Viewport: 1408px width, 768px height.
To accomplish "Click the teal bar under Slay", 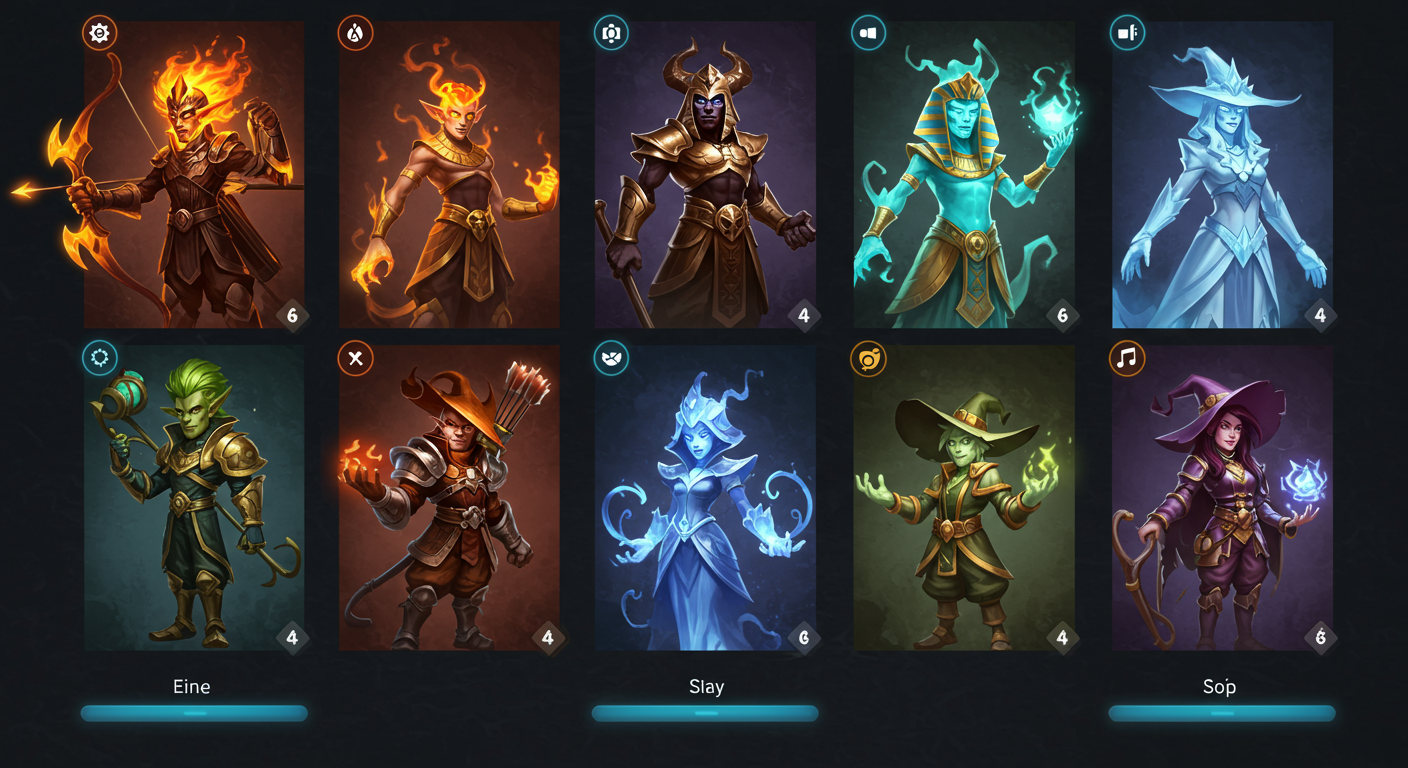I will click(705, 713).
